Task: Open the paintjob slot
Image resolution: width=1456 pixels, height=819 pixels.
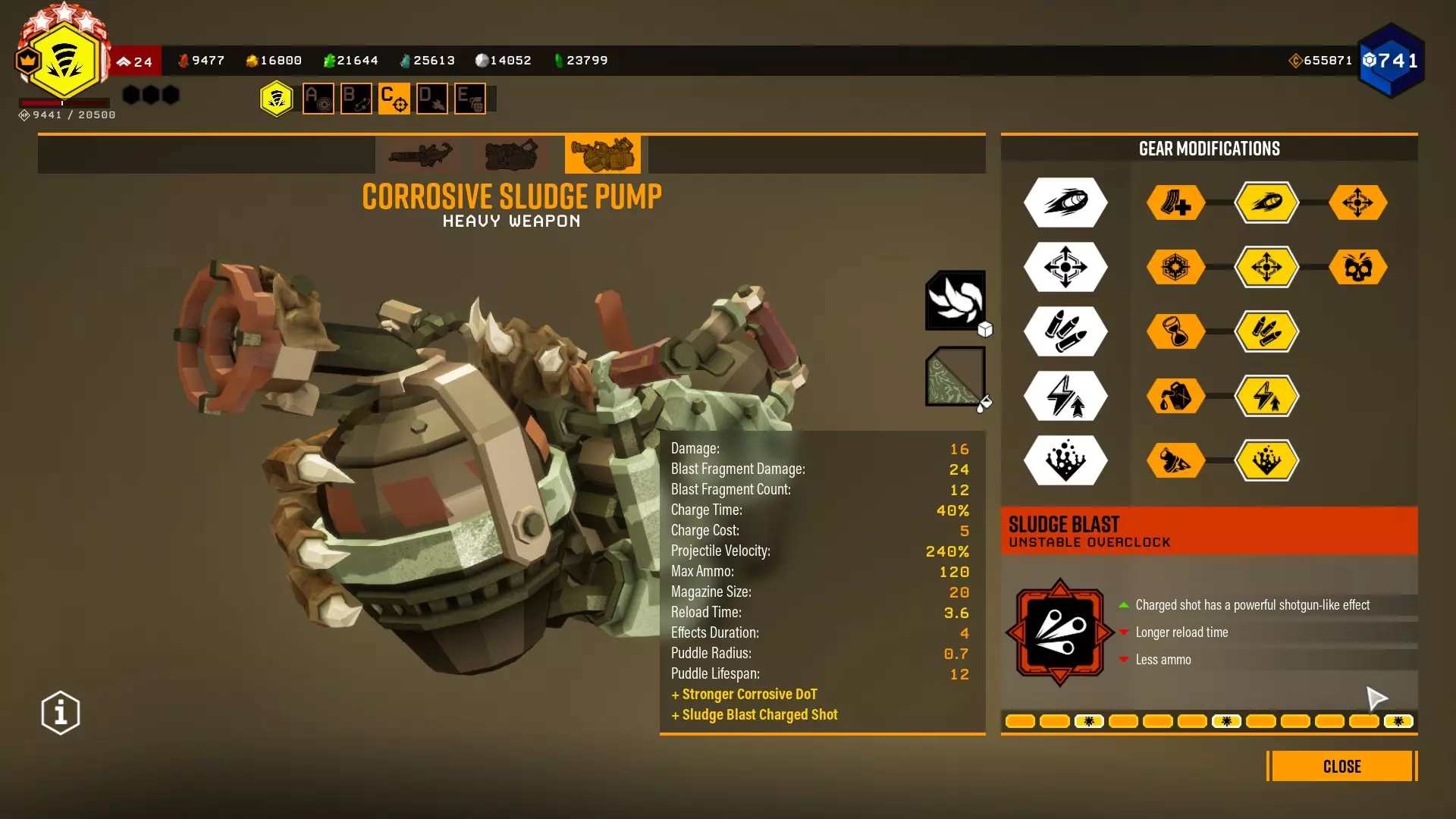Action: click(955, 376)
